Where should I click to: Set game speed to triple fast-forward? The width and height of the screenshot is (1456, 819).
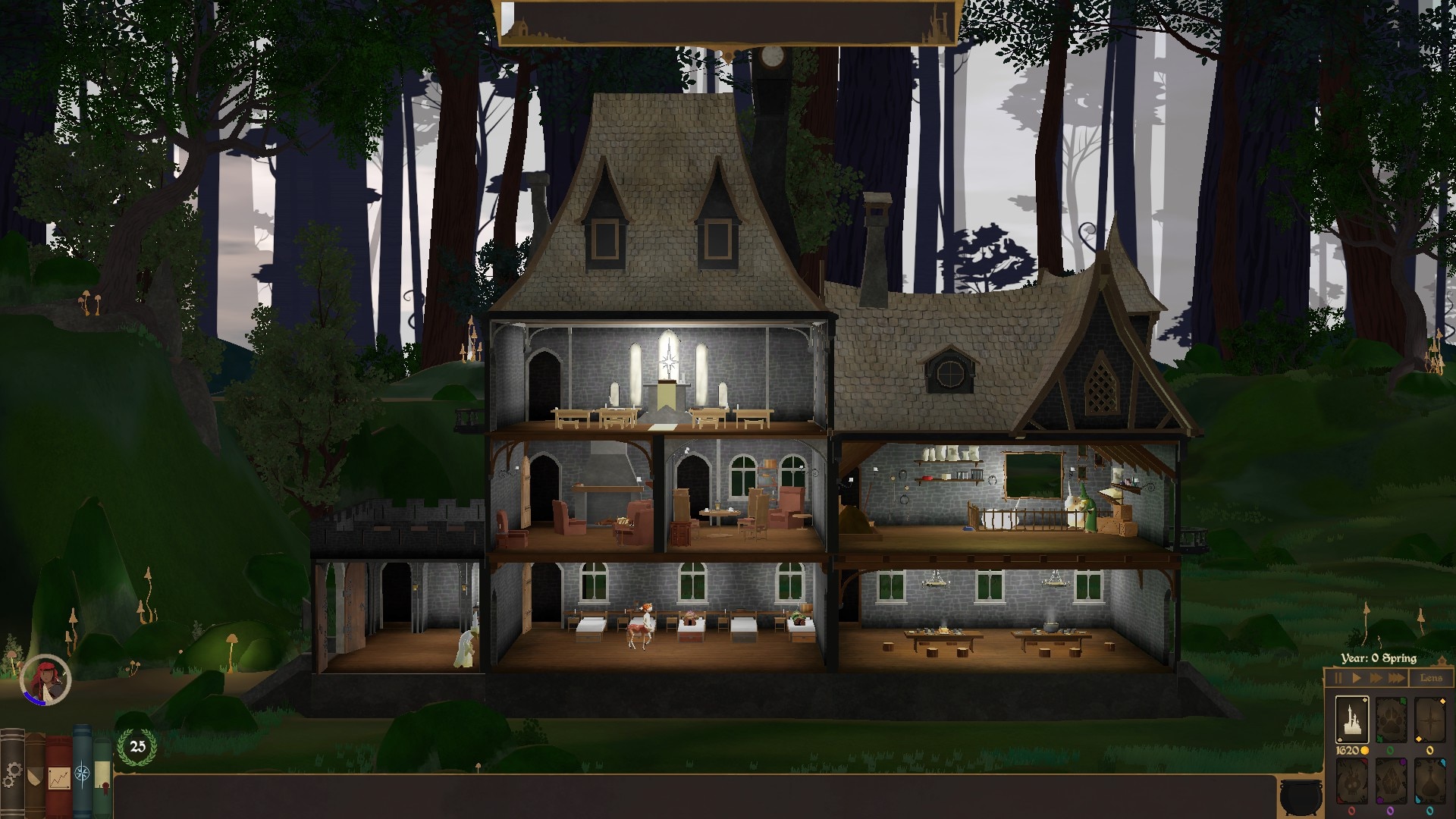1396,678
